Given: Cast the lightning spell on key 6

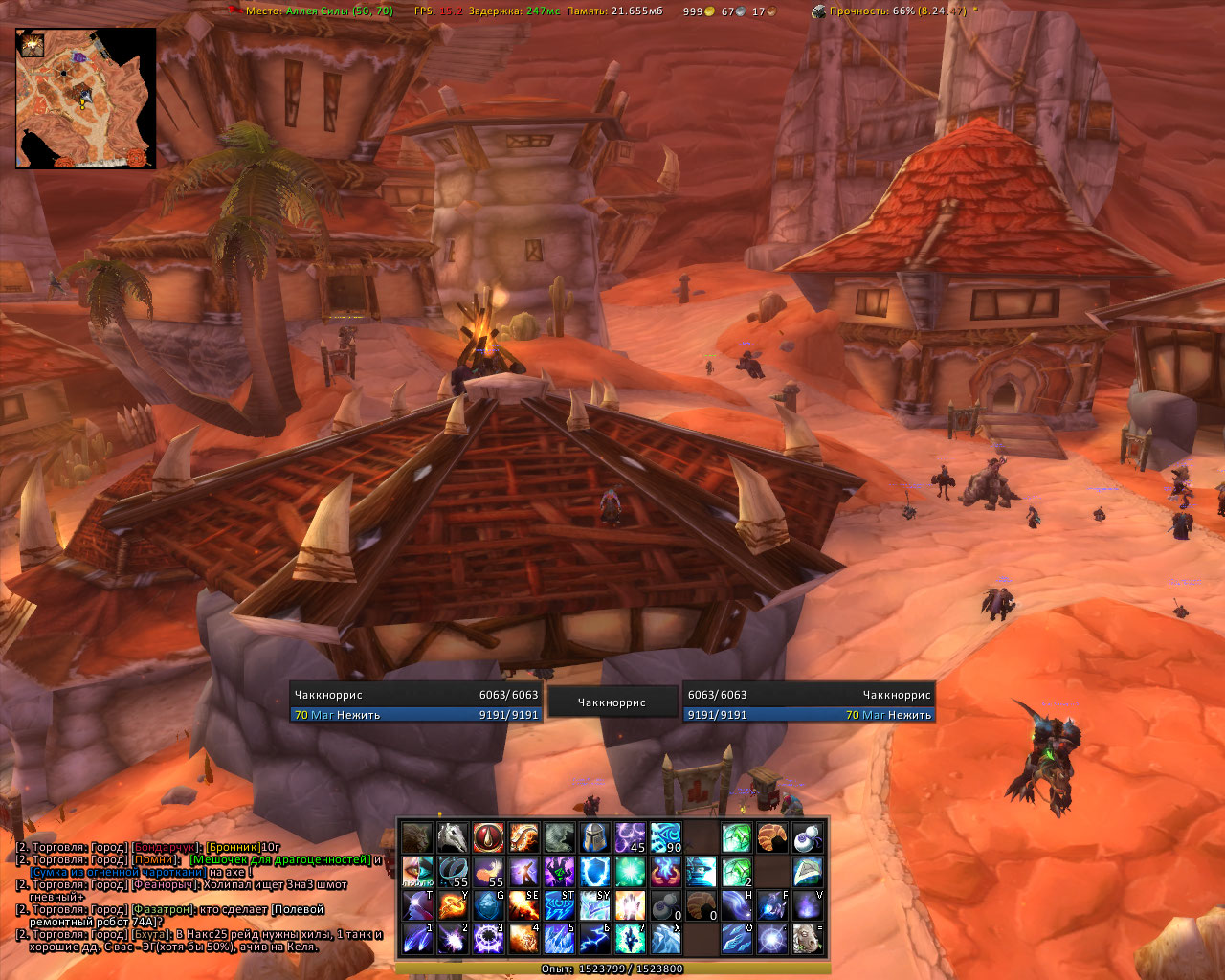Looking at the screenshot, I should (593, 938).
